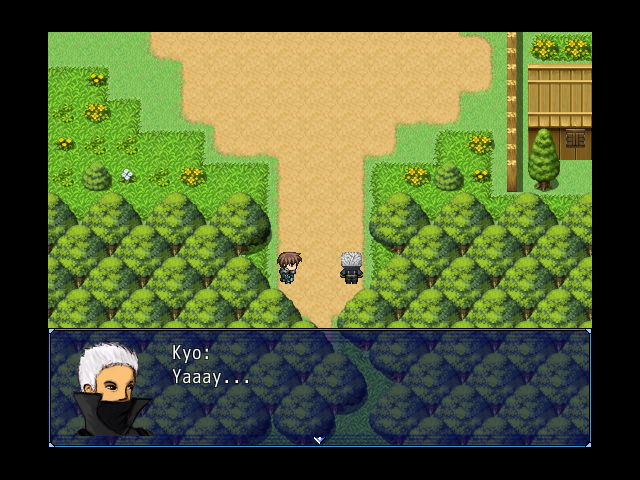Image resolution: width=640 pixels, height=480 pixels.
Task: Click the dialogue continue arrow
Action: [x=319, y=439]
